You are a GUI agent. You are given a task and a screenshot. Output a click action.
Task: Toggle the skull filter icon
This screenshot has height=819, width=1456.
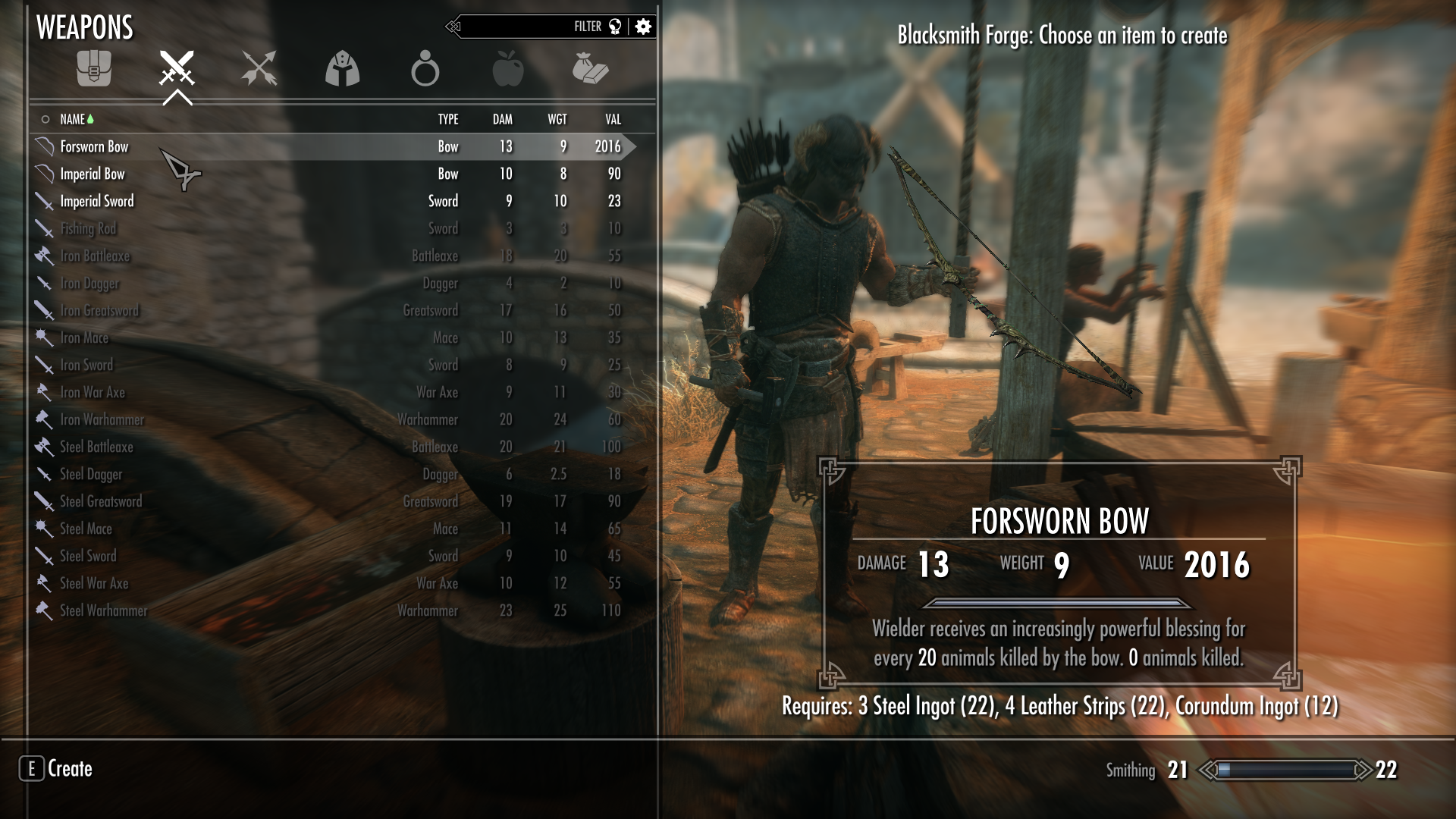click(x=616, y=26)
